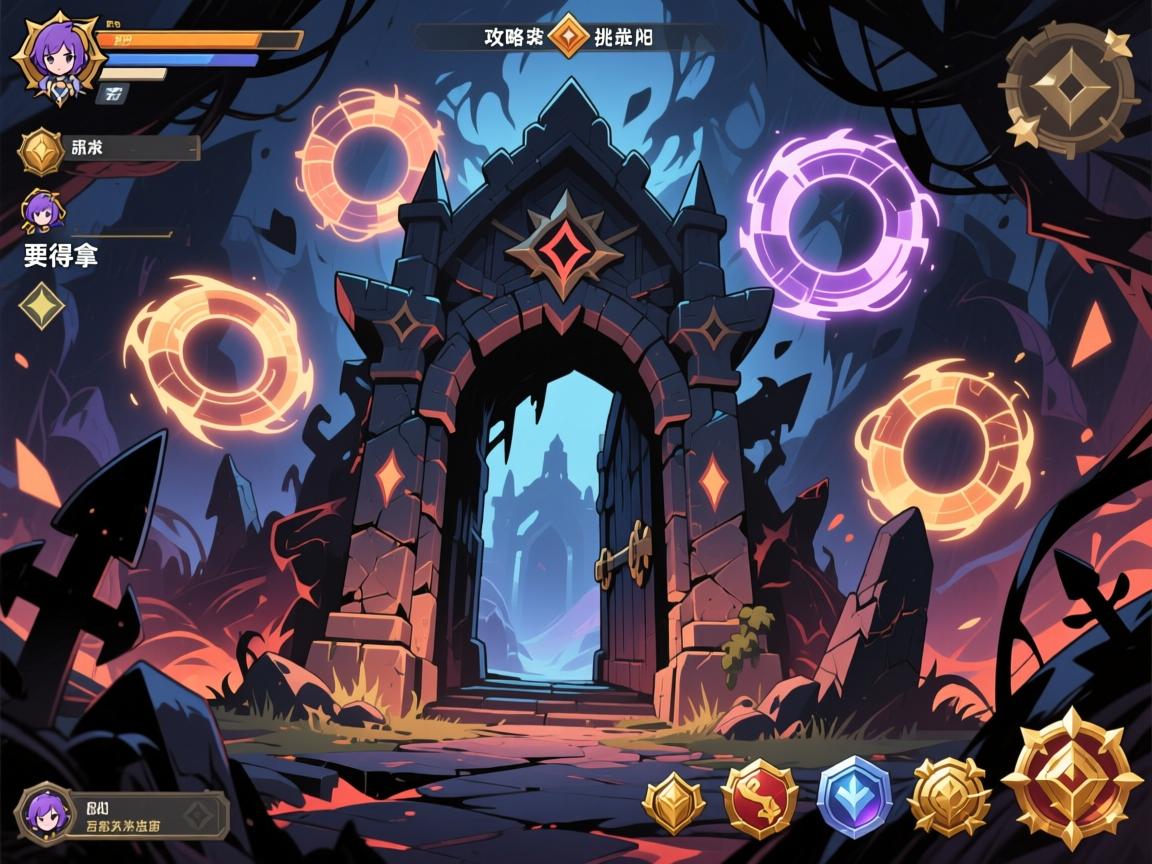Activate the small gold shield skill

[674, 804]
